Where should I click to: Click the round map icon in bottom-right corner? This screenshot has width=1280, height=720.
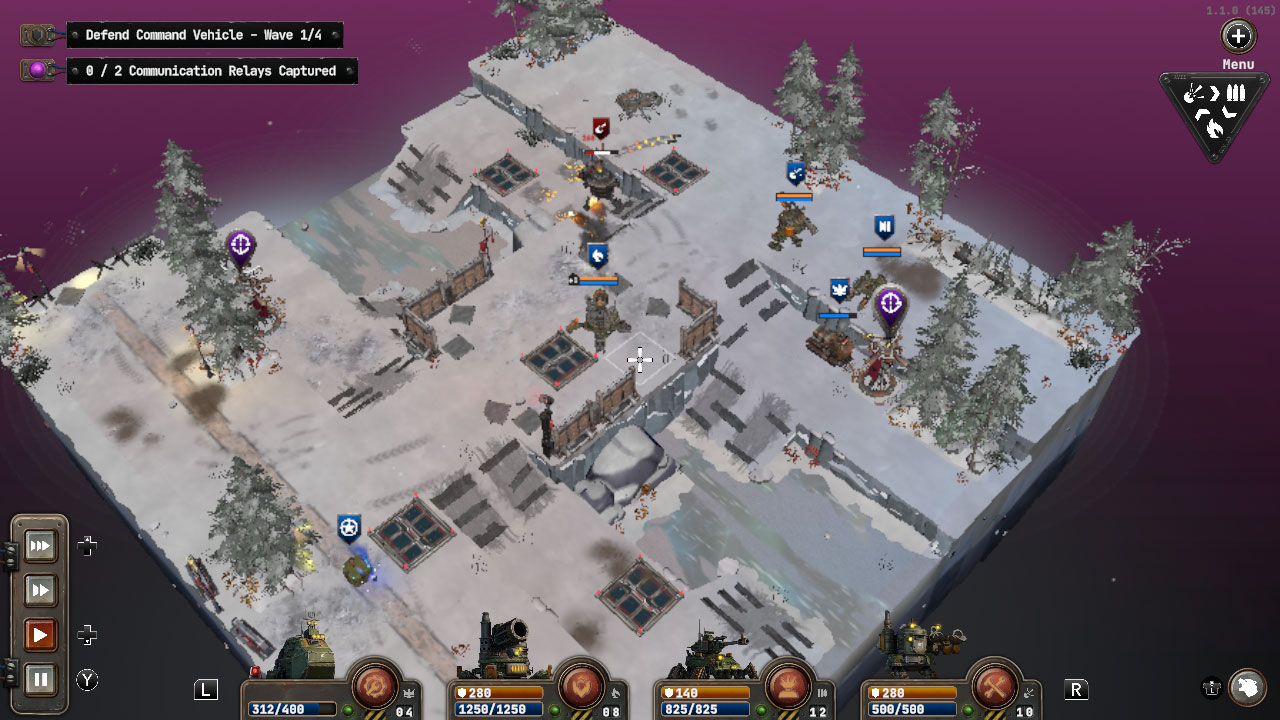click(x=1247, y=687)
